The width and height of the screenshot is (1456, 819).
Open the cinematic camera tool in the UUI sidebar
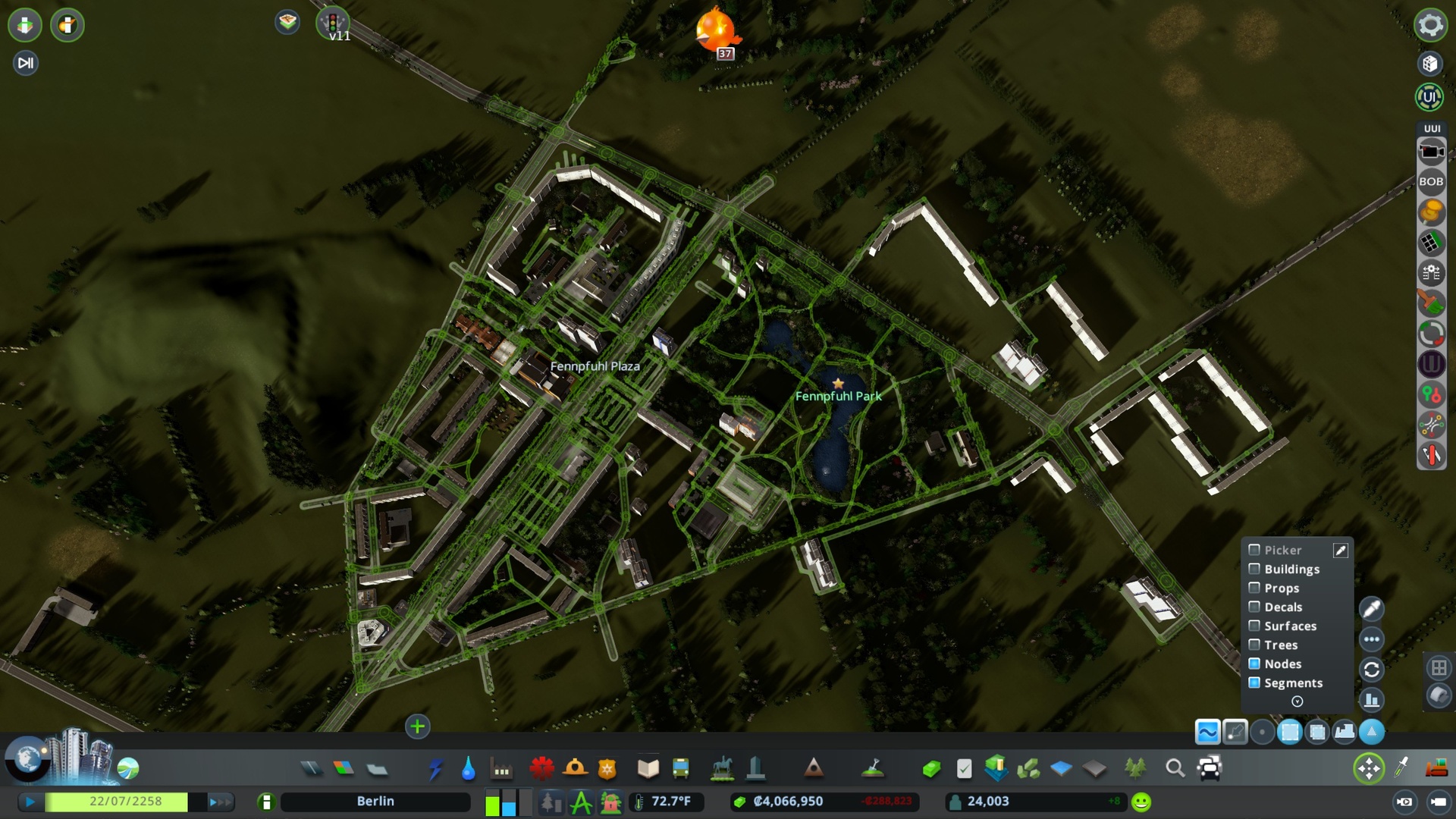[x=1432, y=151]
